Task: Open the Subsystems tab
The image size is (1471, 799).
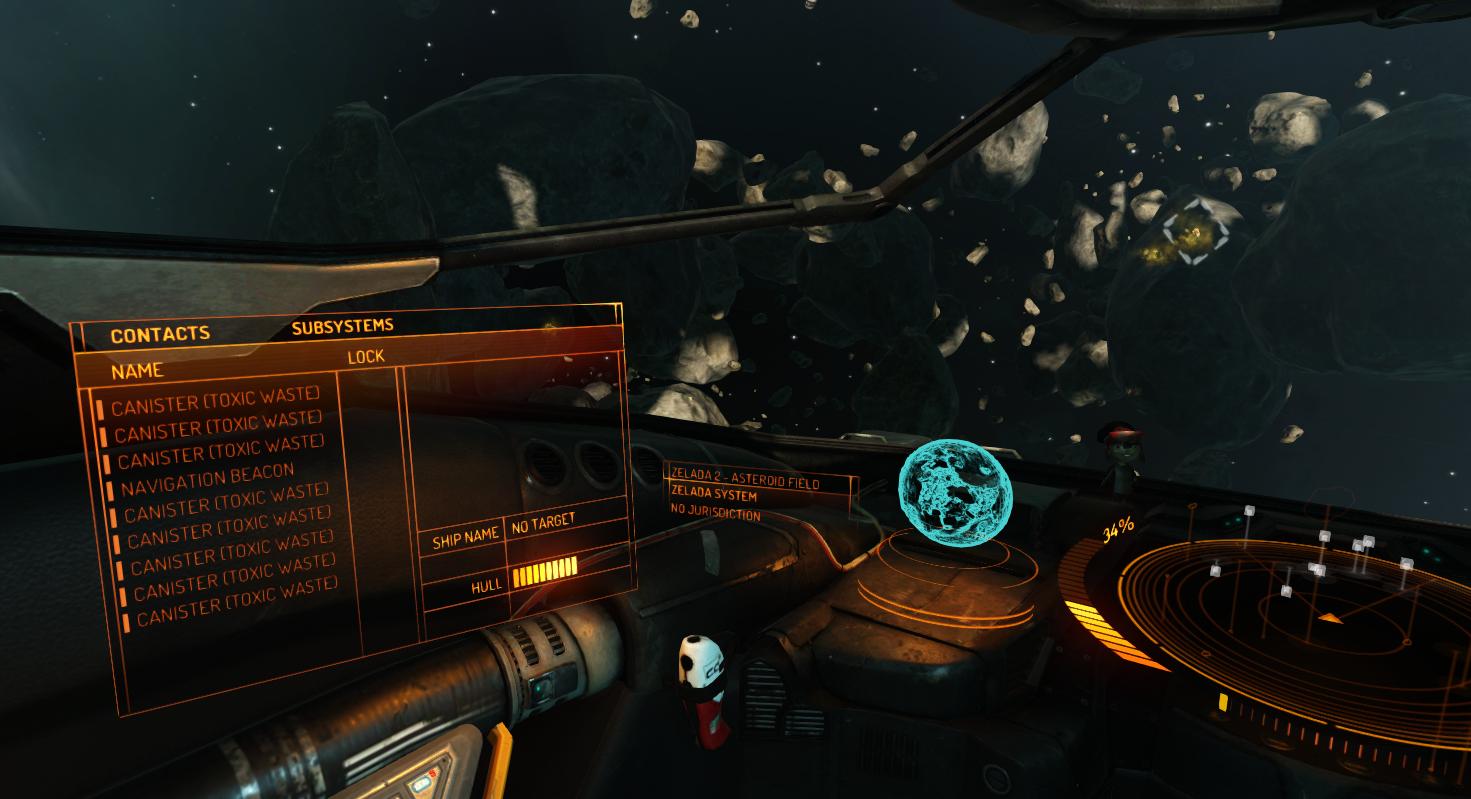Action: (342, 326)
